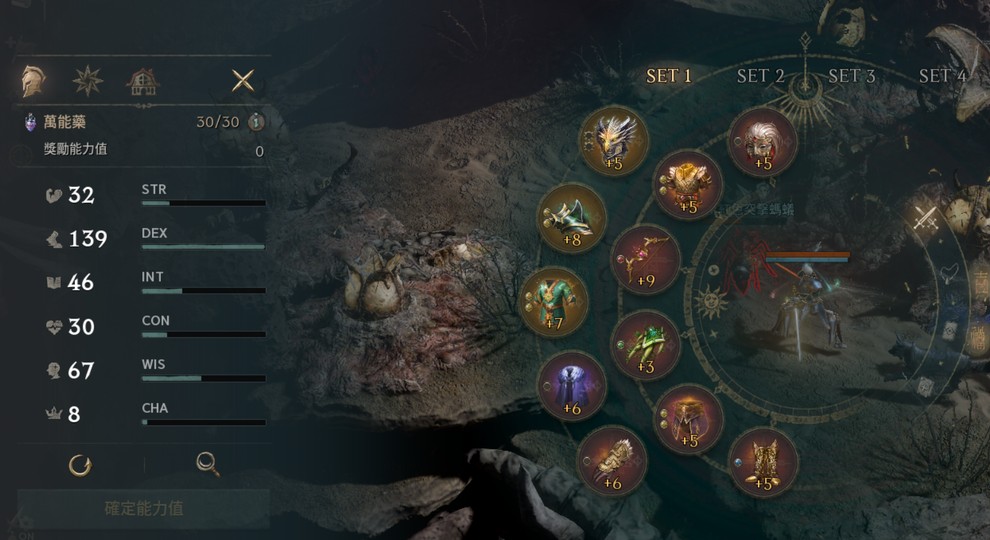This screenshot has width=990, height=540.
Task: Select the green robe +7 slot
Action: click(555, 302)
